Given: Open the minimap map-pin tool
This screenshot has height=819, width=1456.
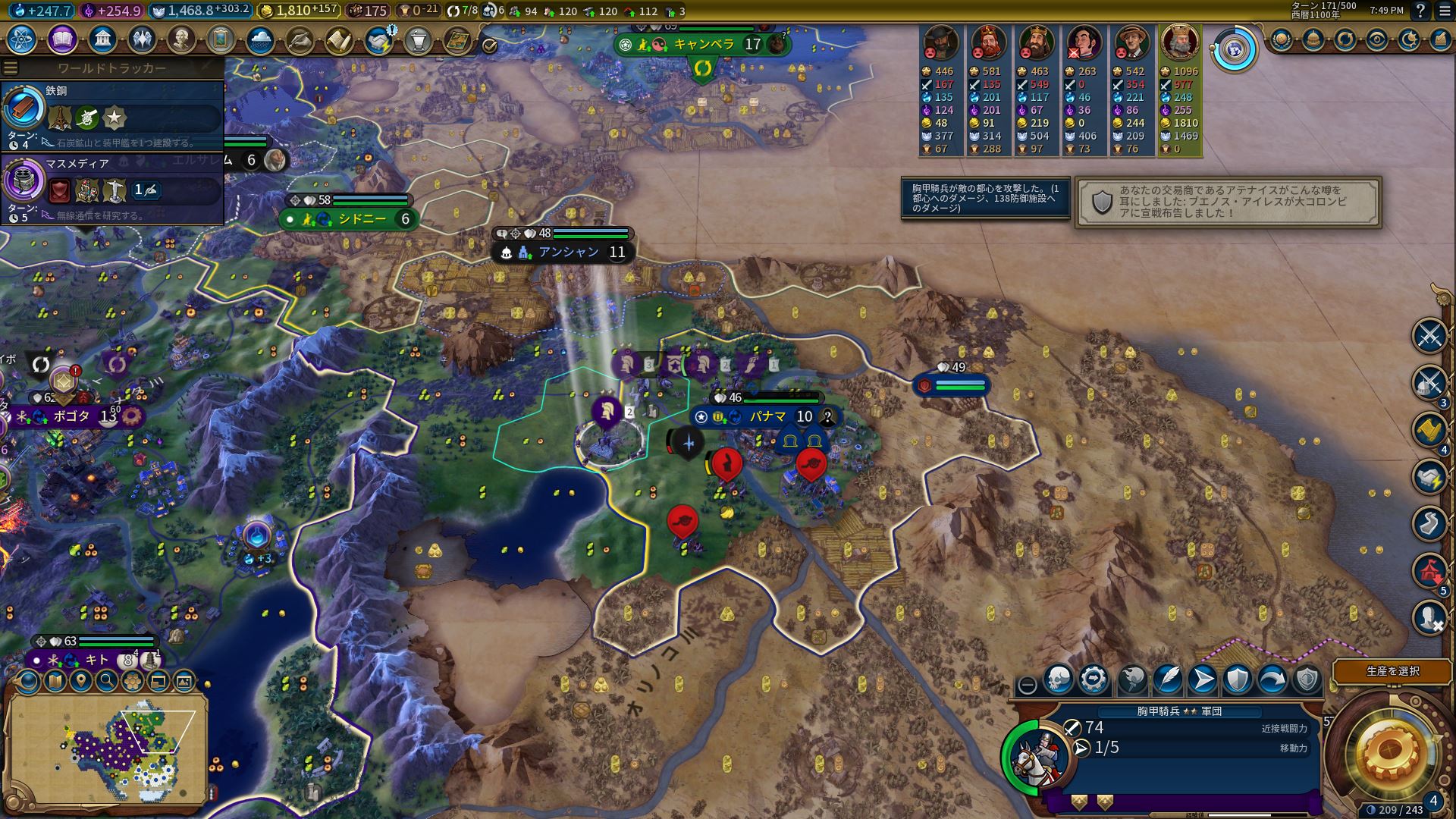Looking at the screenshot, I should pyautogui.click(x=81, y=681).
